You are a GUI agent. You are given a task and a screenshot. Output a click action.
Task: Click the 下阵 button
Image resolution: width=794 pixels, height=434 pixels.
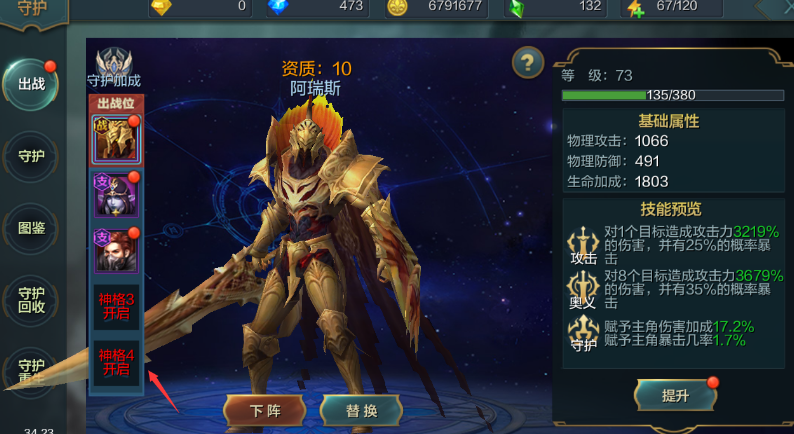point(264,410)
